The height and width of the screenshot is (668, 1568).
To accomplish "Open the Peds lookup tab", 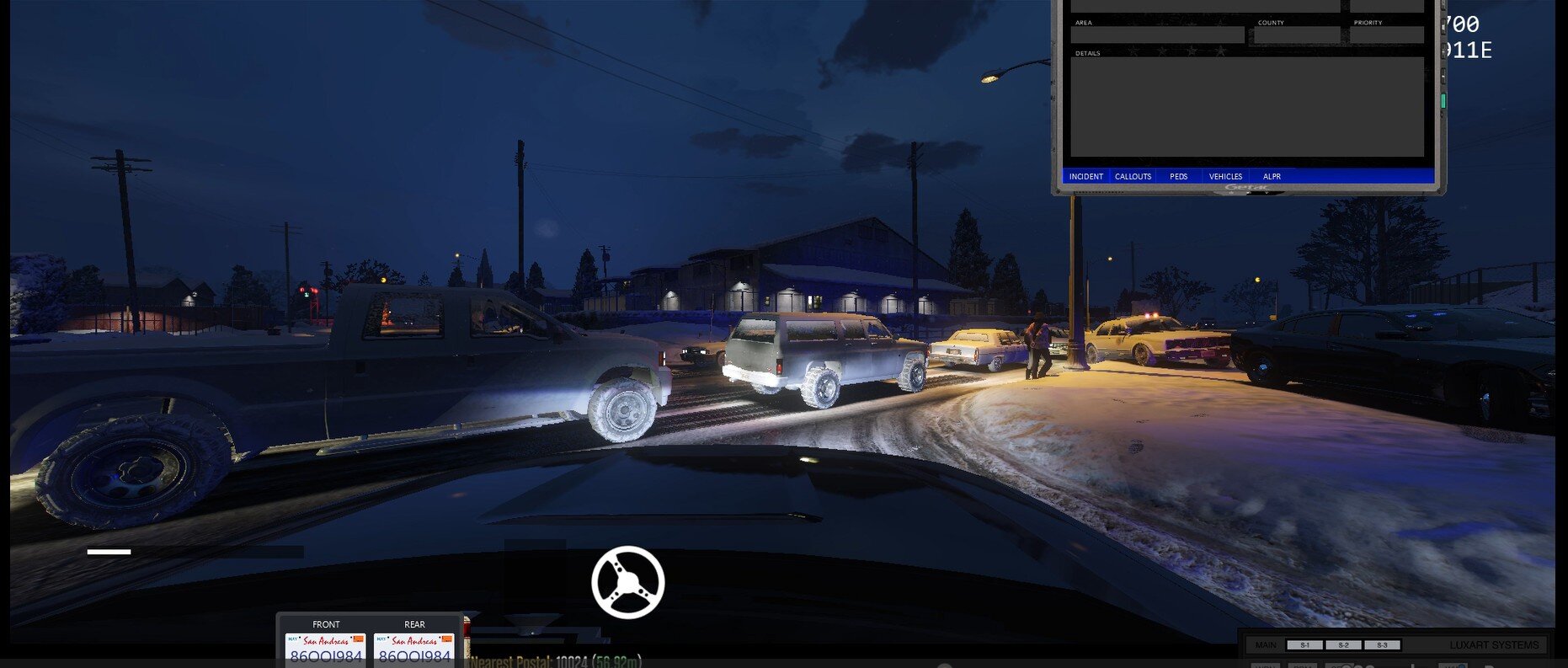I will click(1178, 176).
